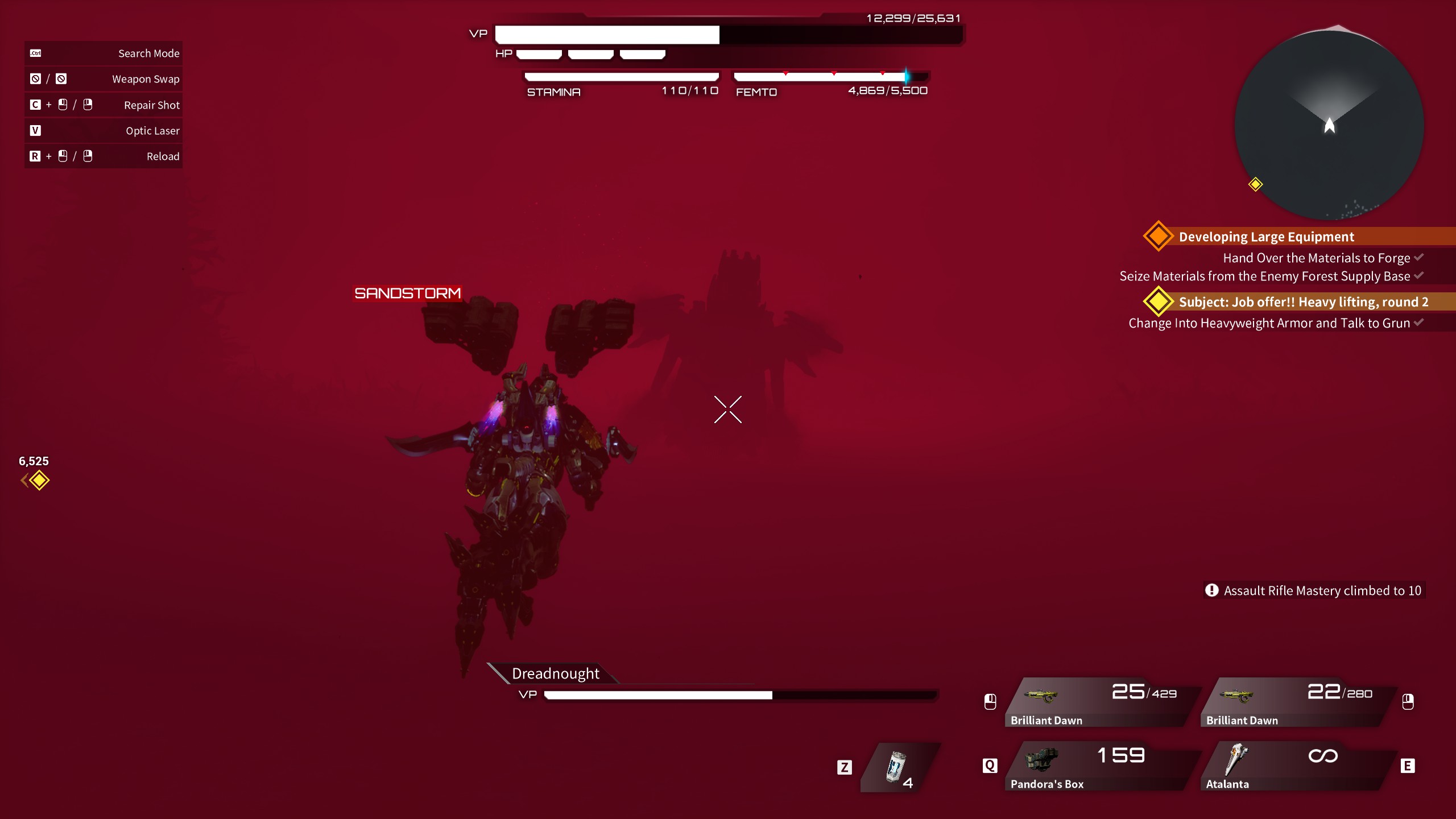Click the left mouse button icon near Brilliant Dawn
Screen dimensions: 1456x819
click(990, 702)
